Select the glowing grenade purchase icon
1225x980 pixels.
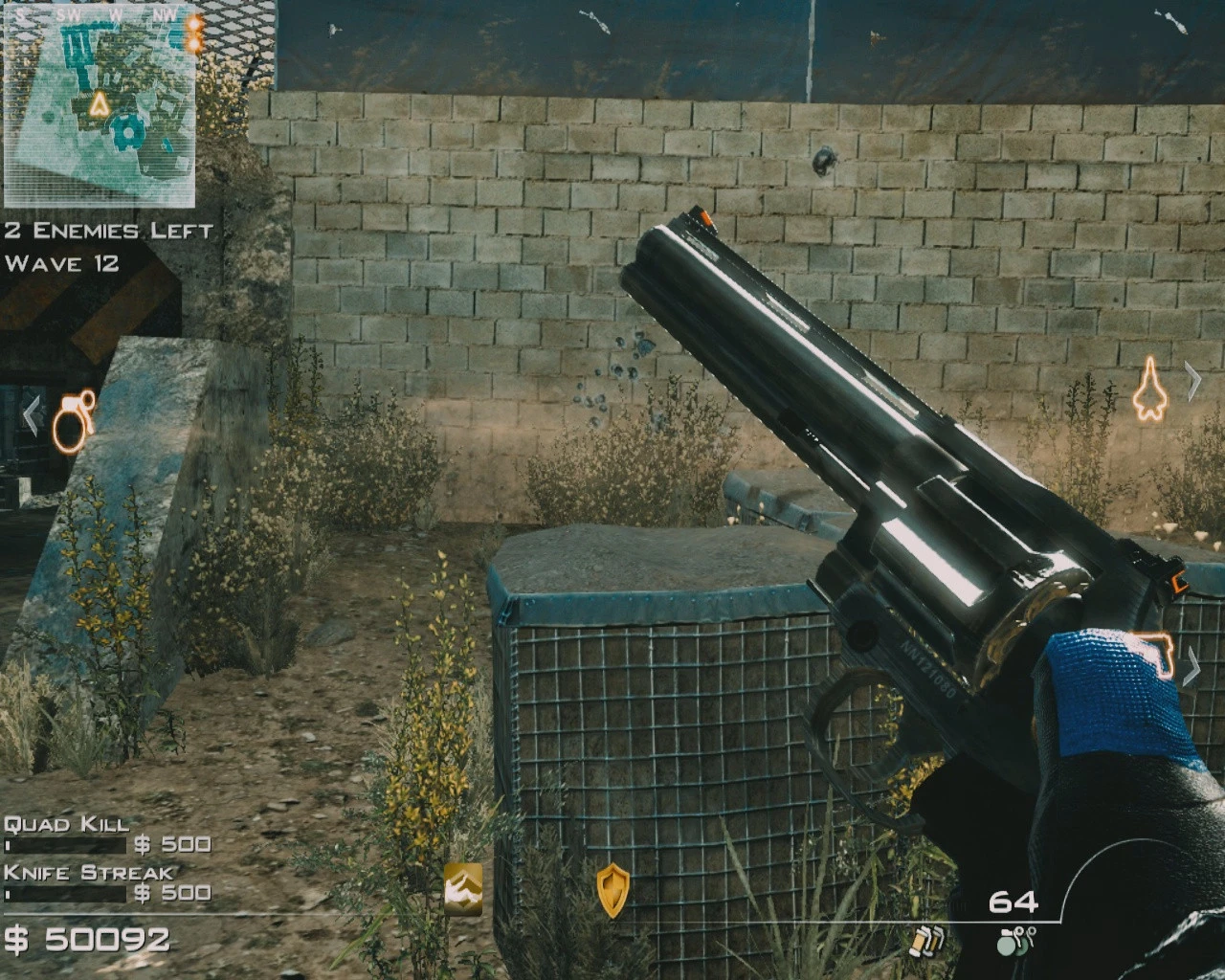click(72, 421)
